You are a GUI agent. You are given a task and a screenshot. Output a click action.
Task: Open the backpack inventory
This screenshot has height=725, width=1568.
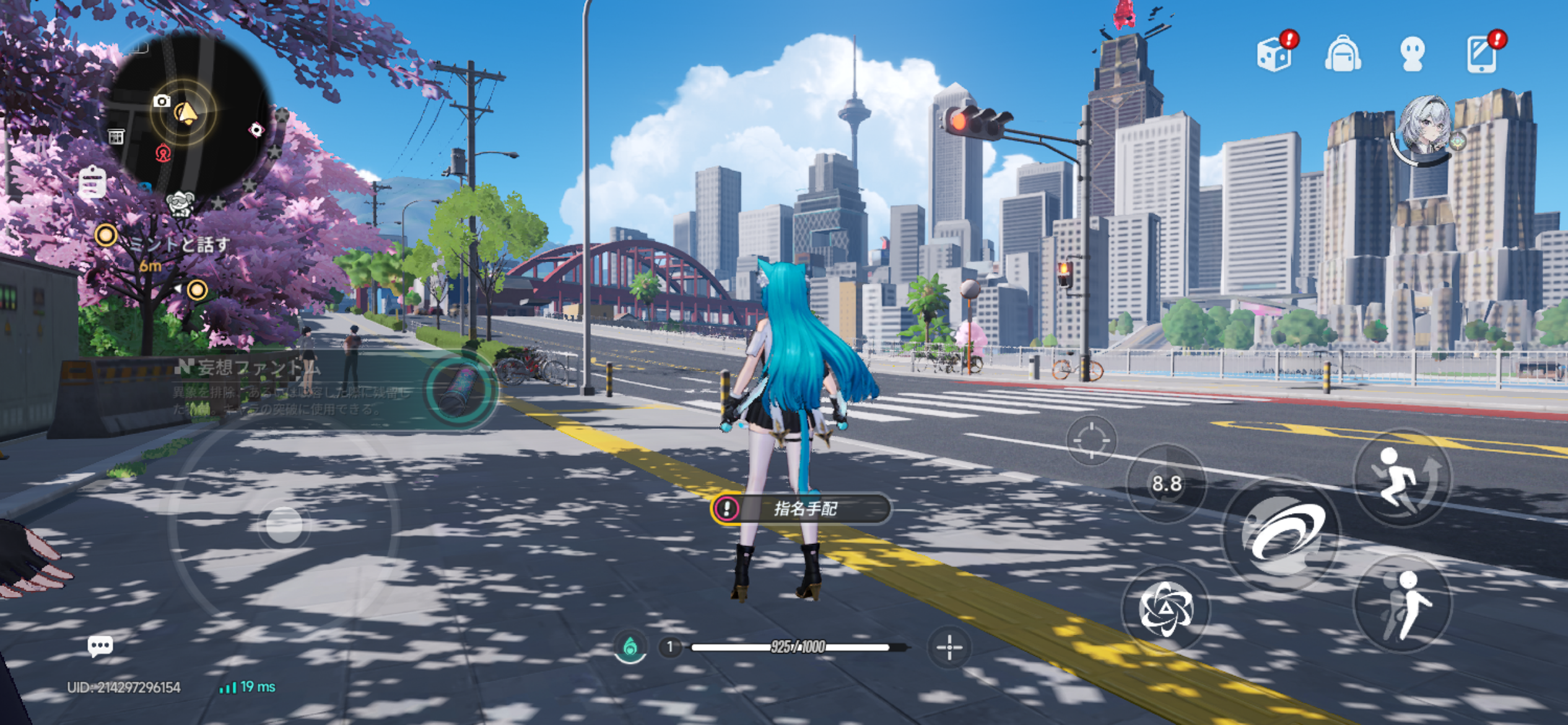(1343, 55)
